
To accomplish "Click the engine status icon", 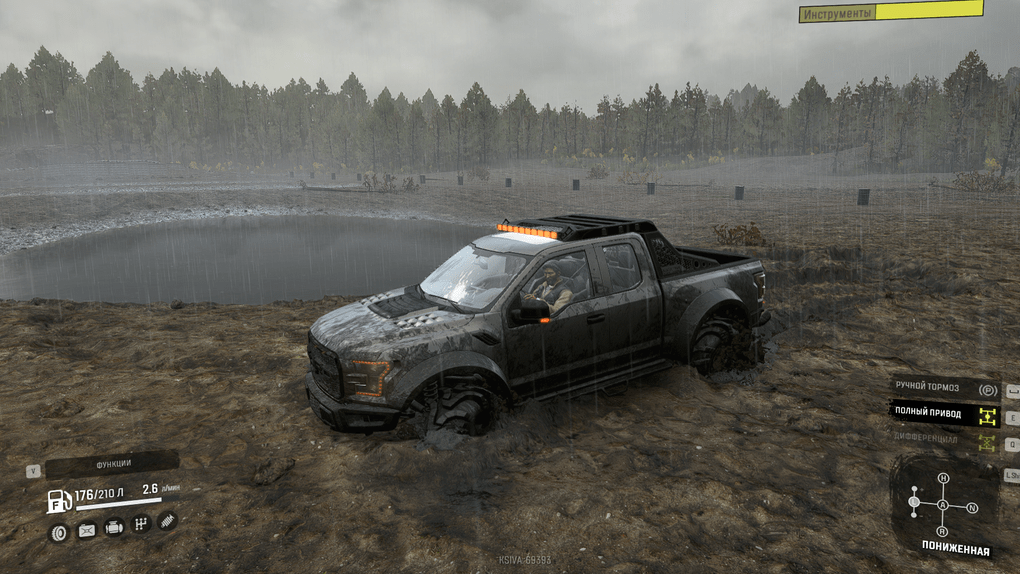I will tap(114, 527).
